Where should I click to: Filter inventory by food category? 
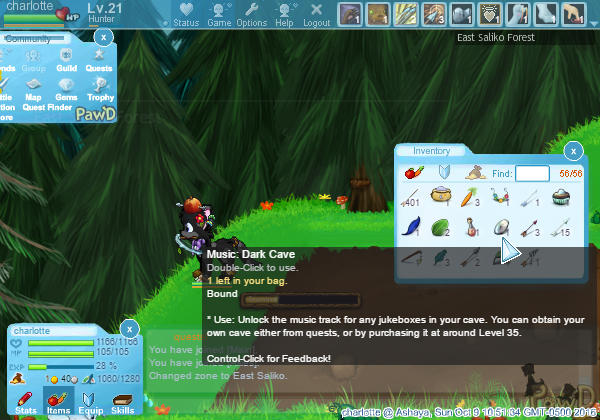point(411,174)
